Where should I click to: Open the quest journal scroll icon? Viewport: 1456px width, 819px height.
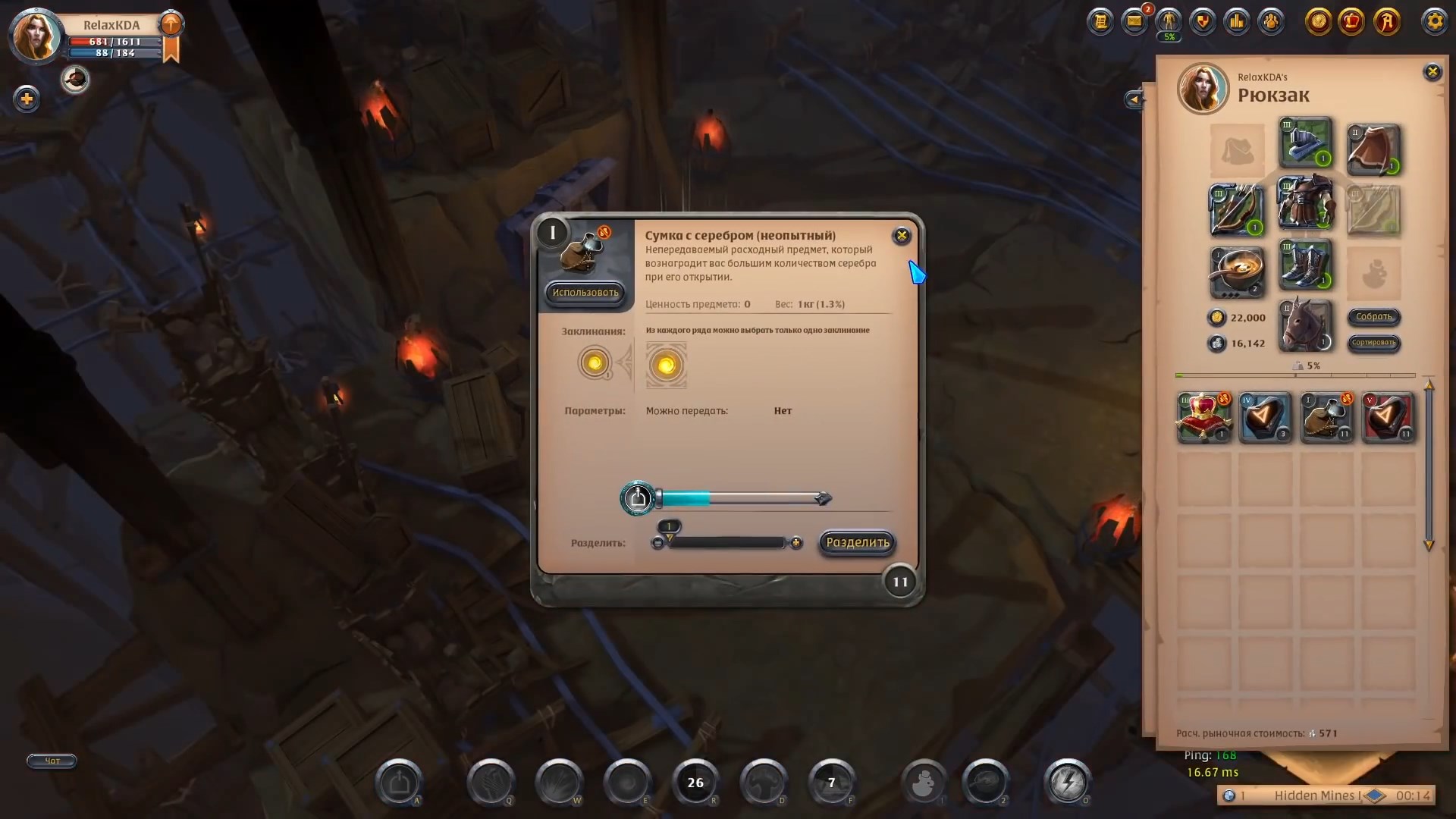[1102, 22]
